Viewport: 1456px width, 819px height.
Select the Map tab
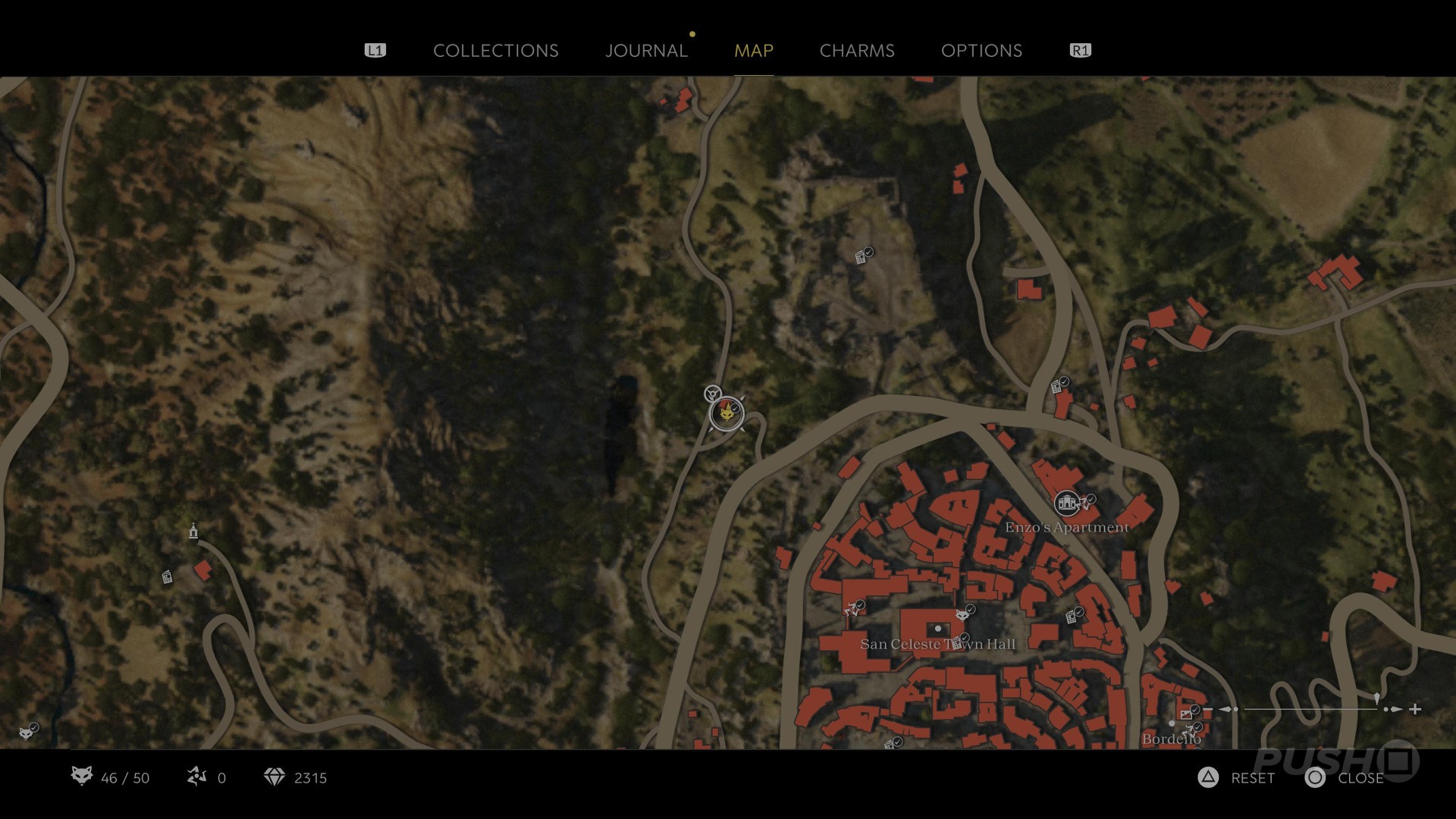tap(754, 51)
